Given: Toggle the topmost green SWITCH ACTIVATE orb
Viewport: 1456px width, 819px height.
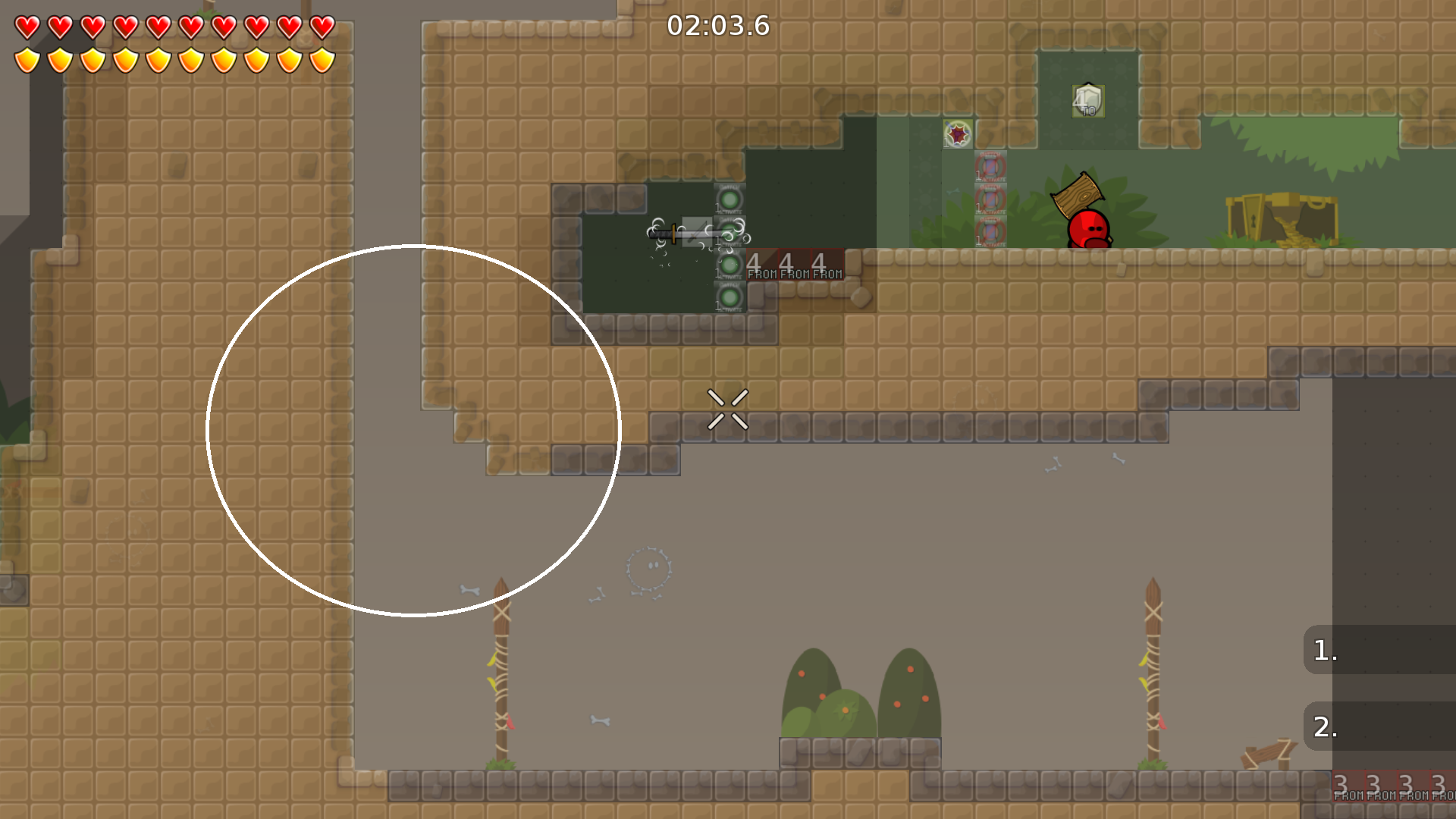Looking at the screenshot, I should coord(730,199).
